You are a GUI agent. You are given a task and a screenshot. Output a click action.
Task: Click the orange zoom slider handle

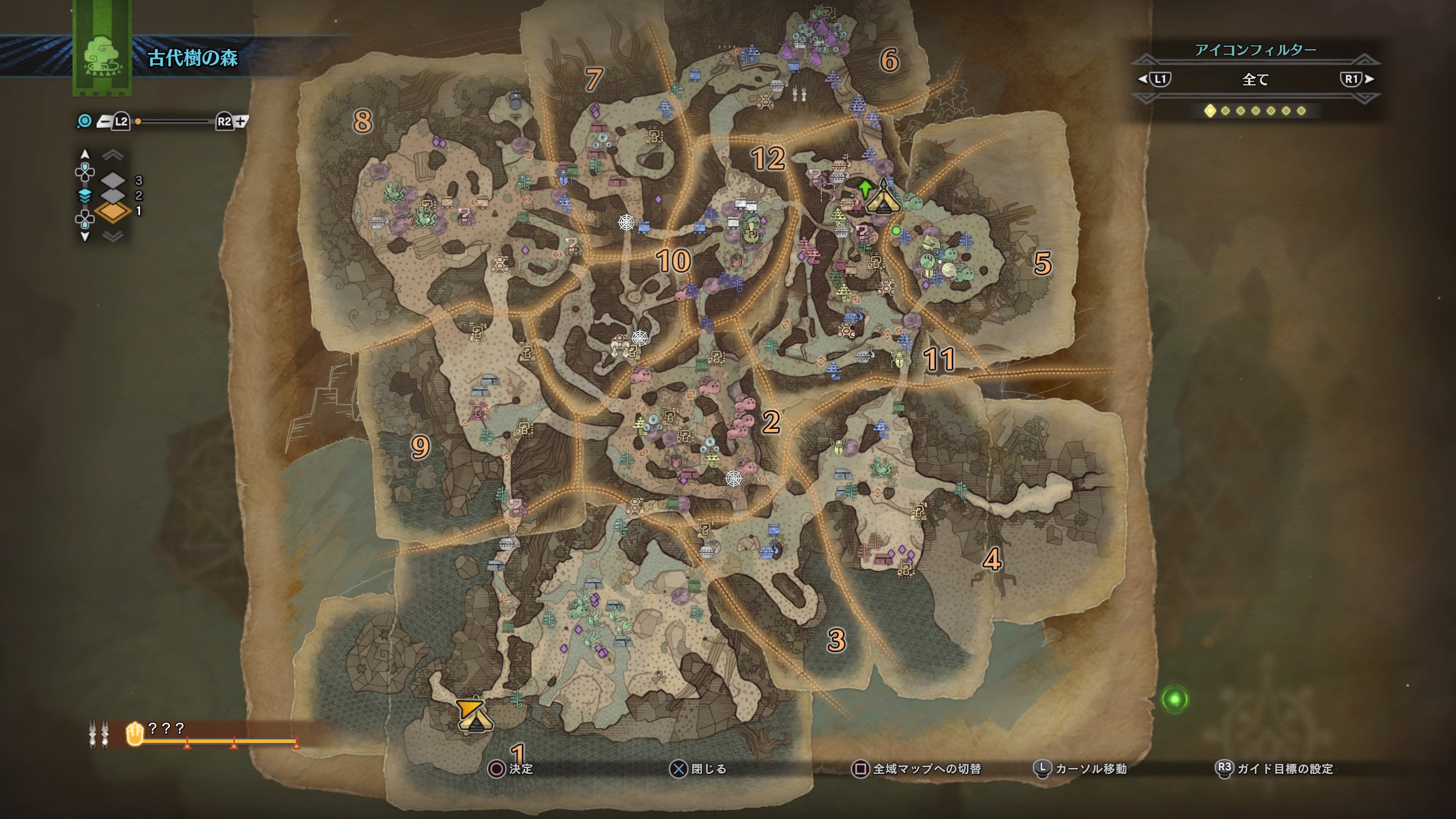138,121
